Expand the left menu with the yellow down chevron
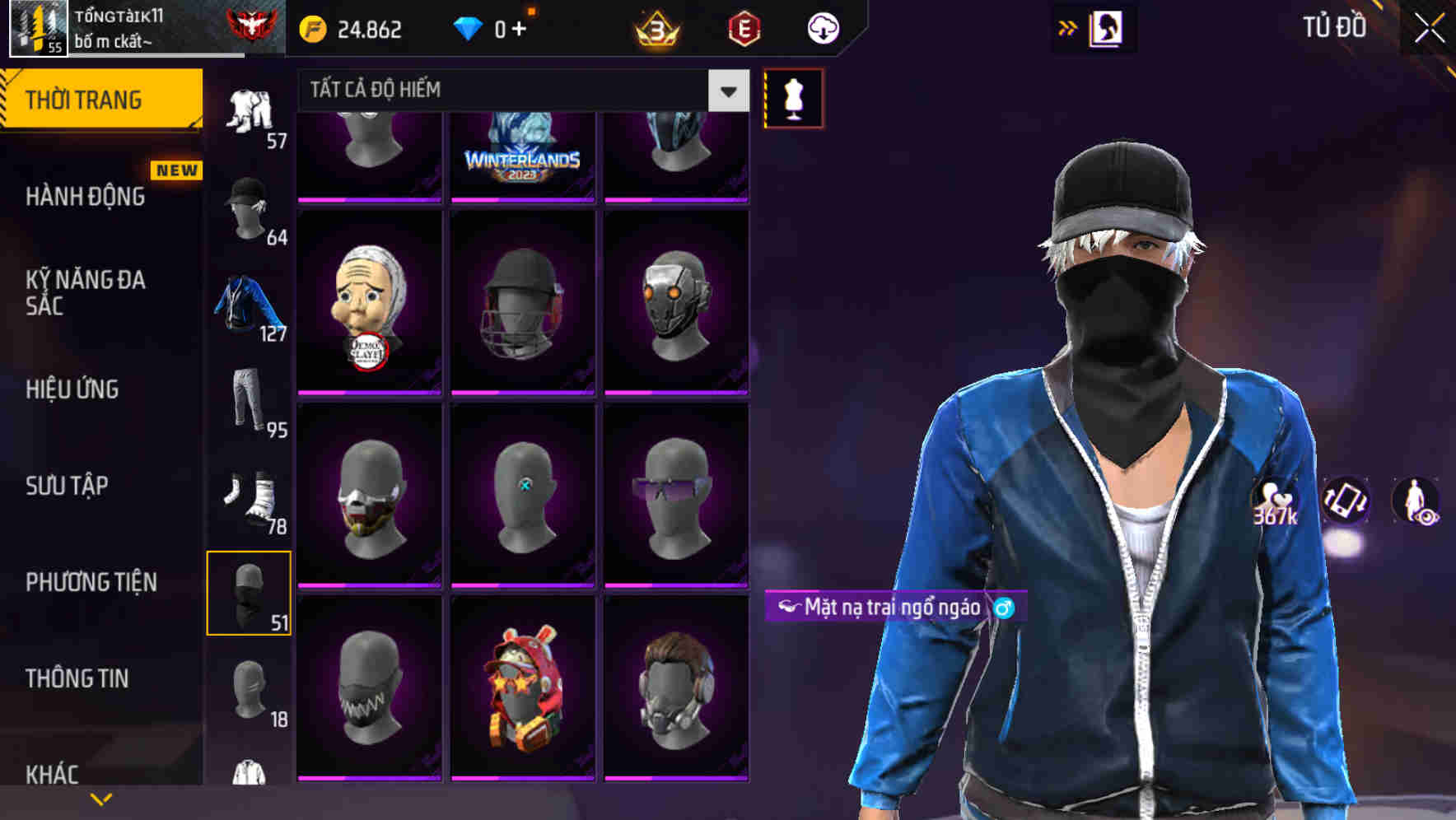The height and width of the screenshot is (820, 1456). 100,799
